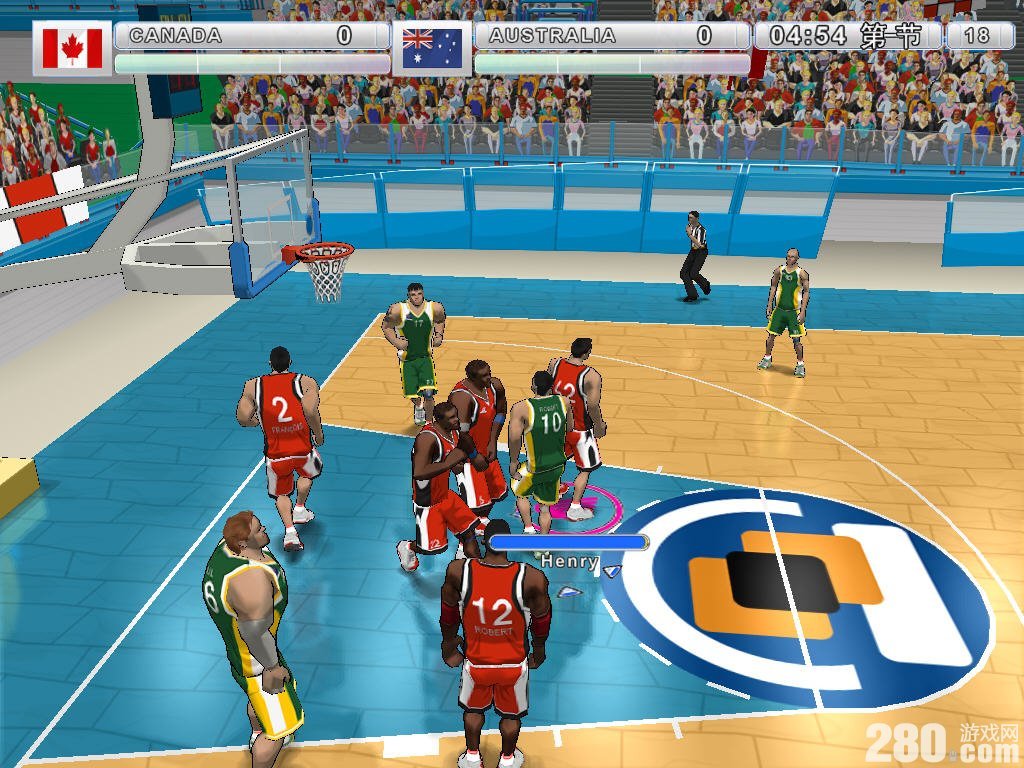Screen dimensions: 1024x768
Task: Click the Canada flag icon
Action: 72,48
